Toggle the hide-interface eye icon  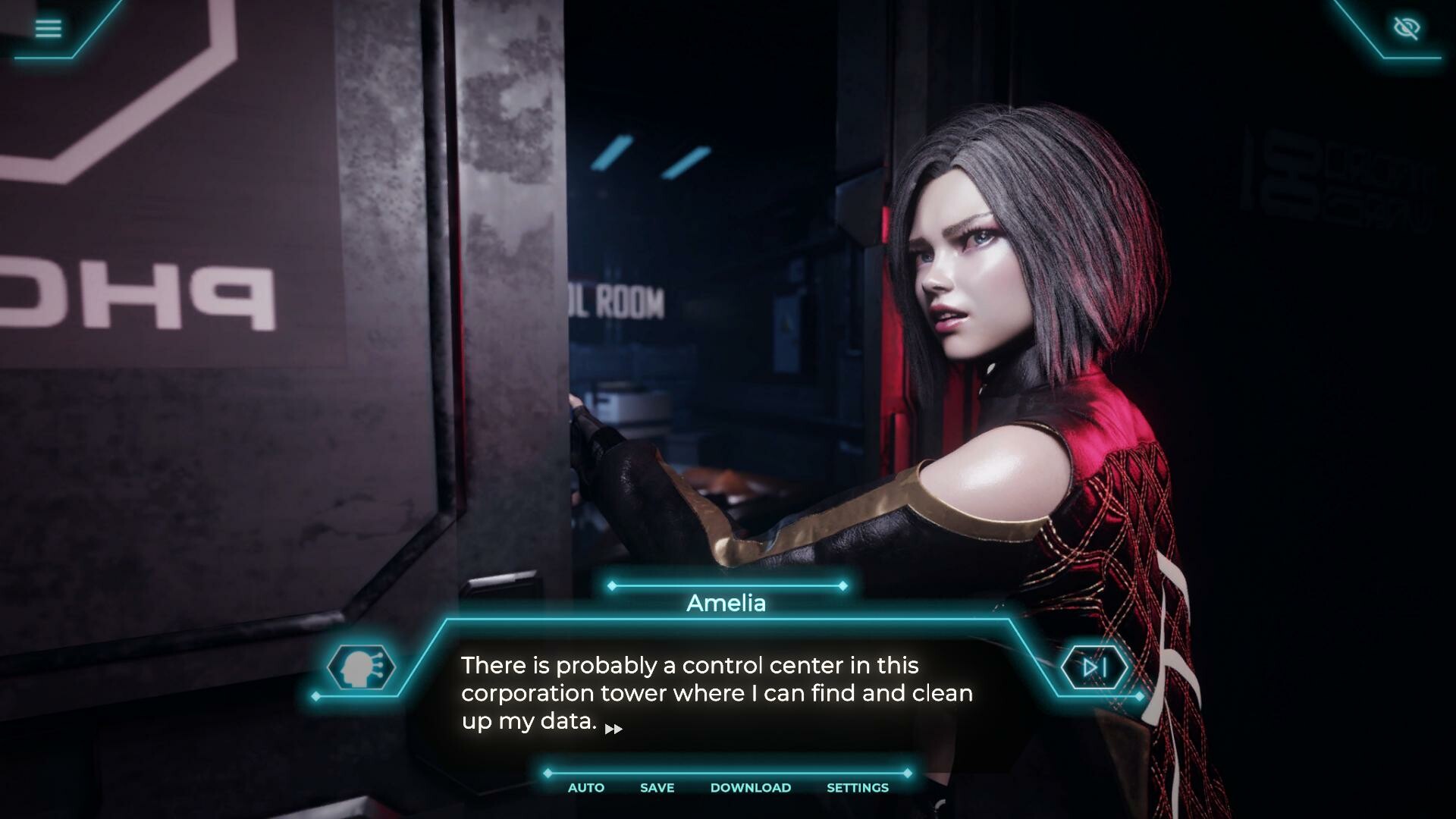tap(1407, 29)
